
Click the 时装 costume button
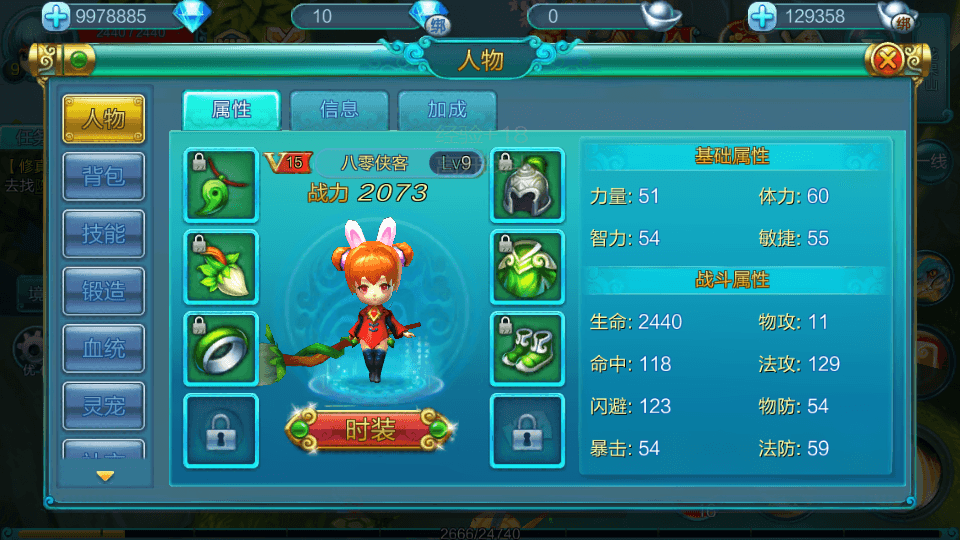click(x=369, y=430)
